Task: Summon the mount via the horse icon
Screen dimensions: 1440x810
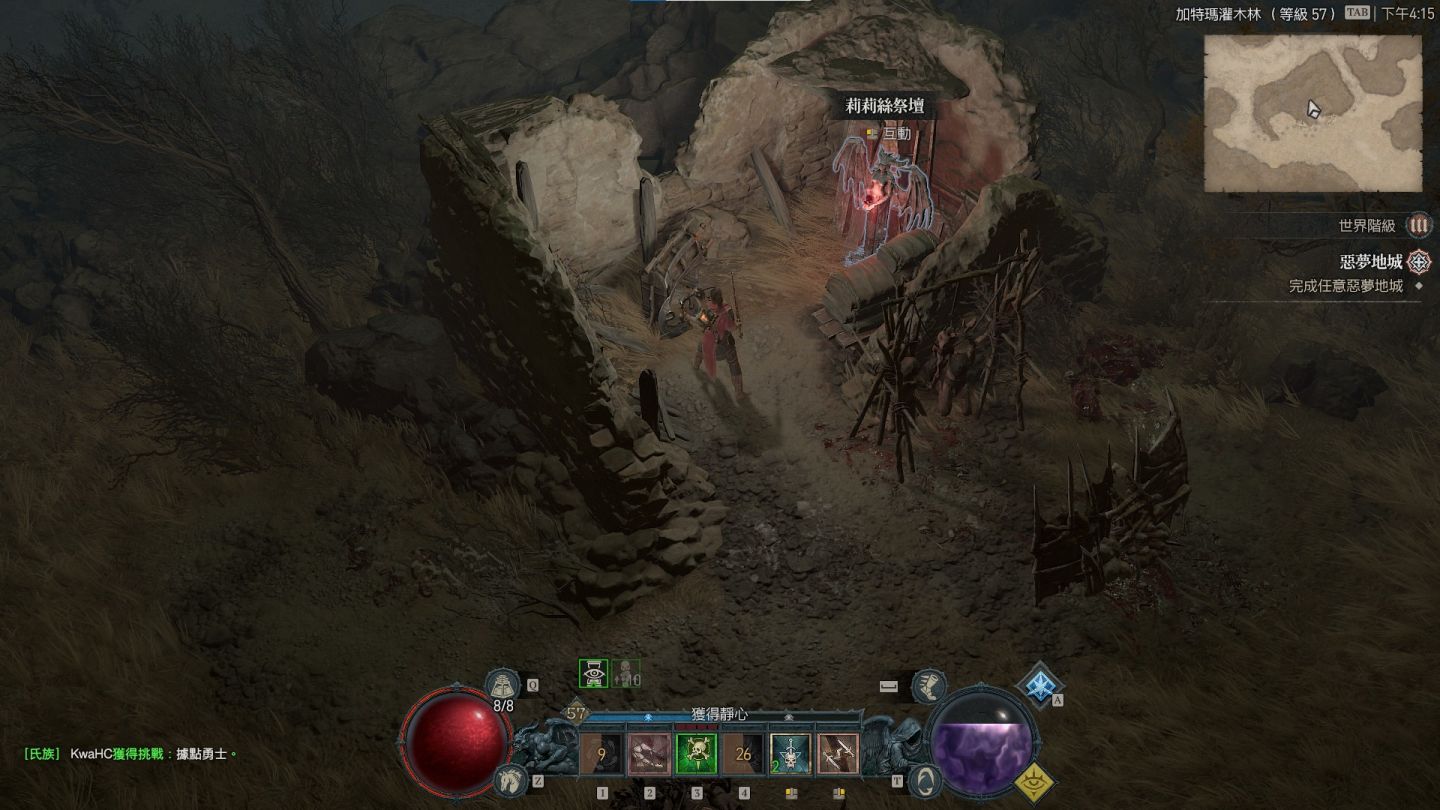Action: pos(510,778)
